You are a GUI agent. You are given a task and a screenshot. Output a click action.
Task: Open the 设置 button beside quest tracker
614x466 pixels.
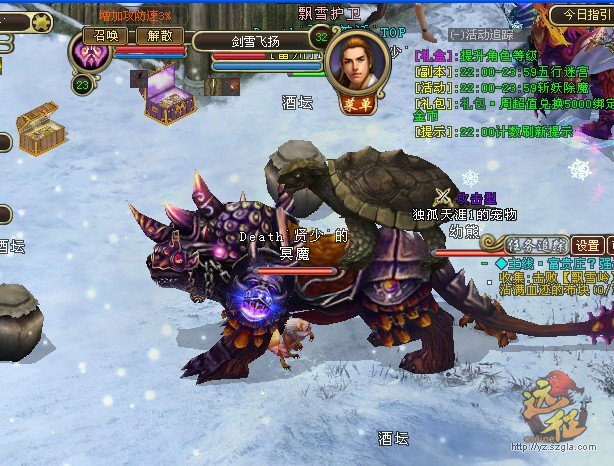coord(588,245)
